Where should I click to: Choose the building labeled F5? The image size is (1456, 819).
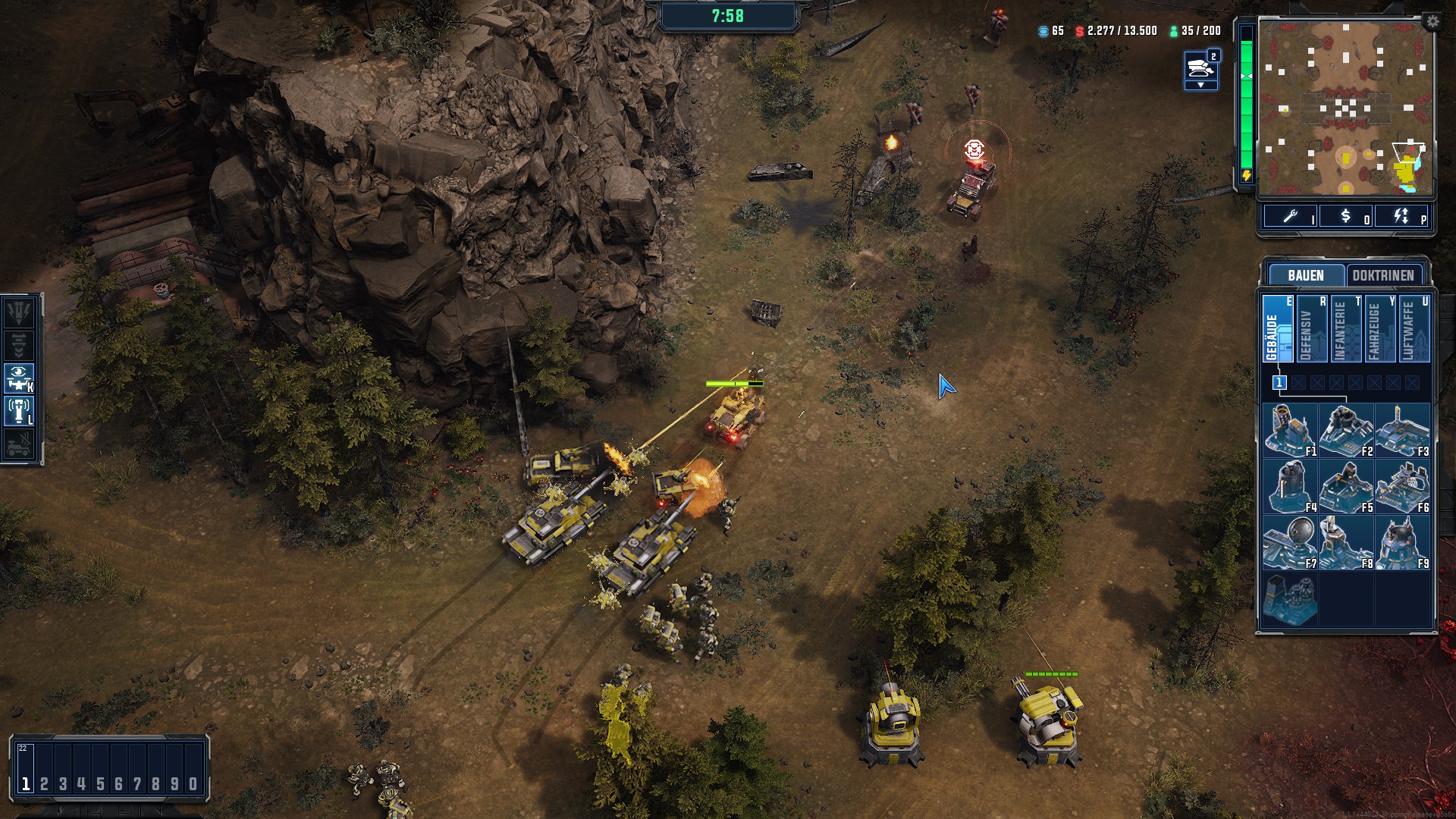click(x=1346, y=486)
